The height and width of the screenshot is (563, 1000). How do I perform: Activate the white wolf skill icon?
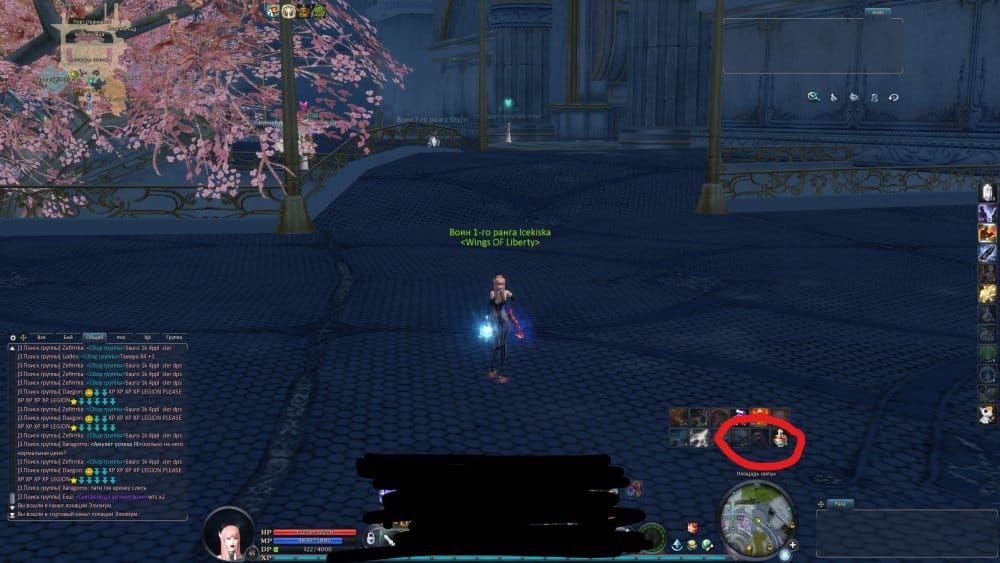[700, 437]
